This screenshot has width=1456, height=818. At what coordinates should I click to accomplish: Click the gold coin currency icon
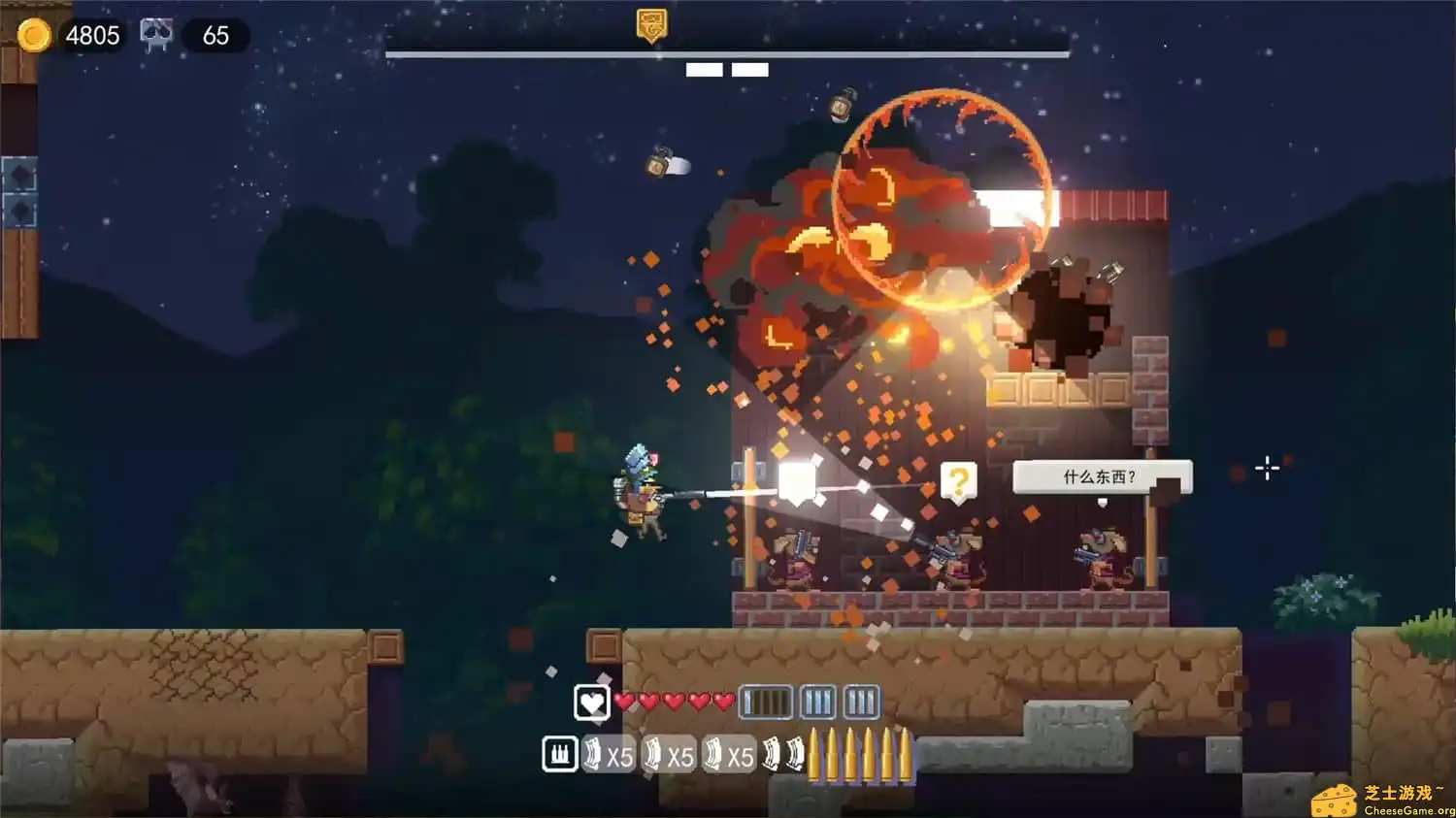[x=35, y=35]
